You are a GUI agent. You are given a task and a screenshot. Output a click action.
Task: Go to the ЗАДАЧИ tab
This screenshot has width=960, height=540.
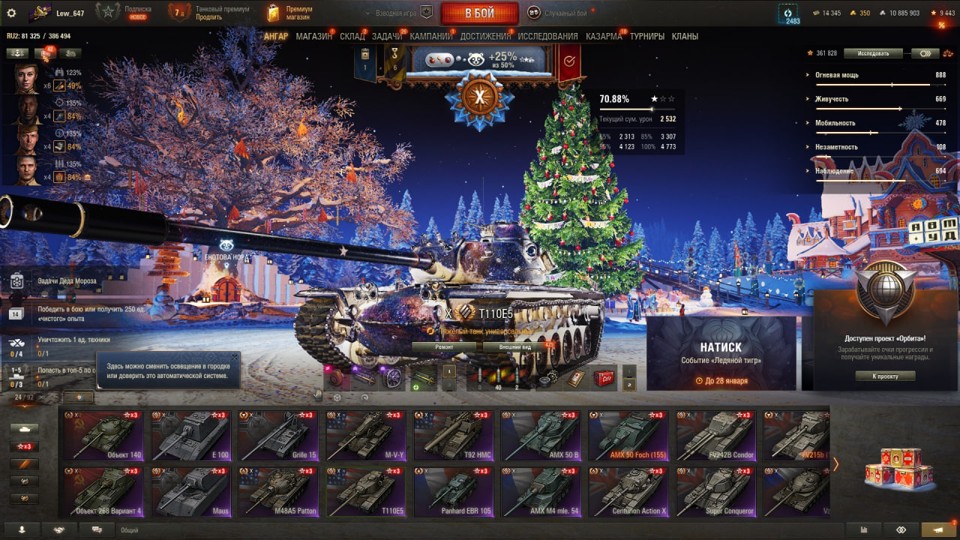[x=387, y=37]
